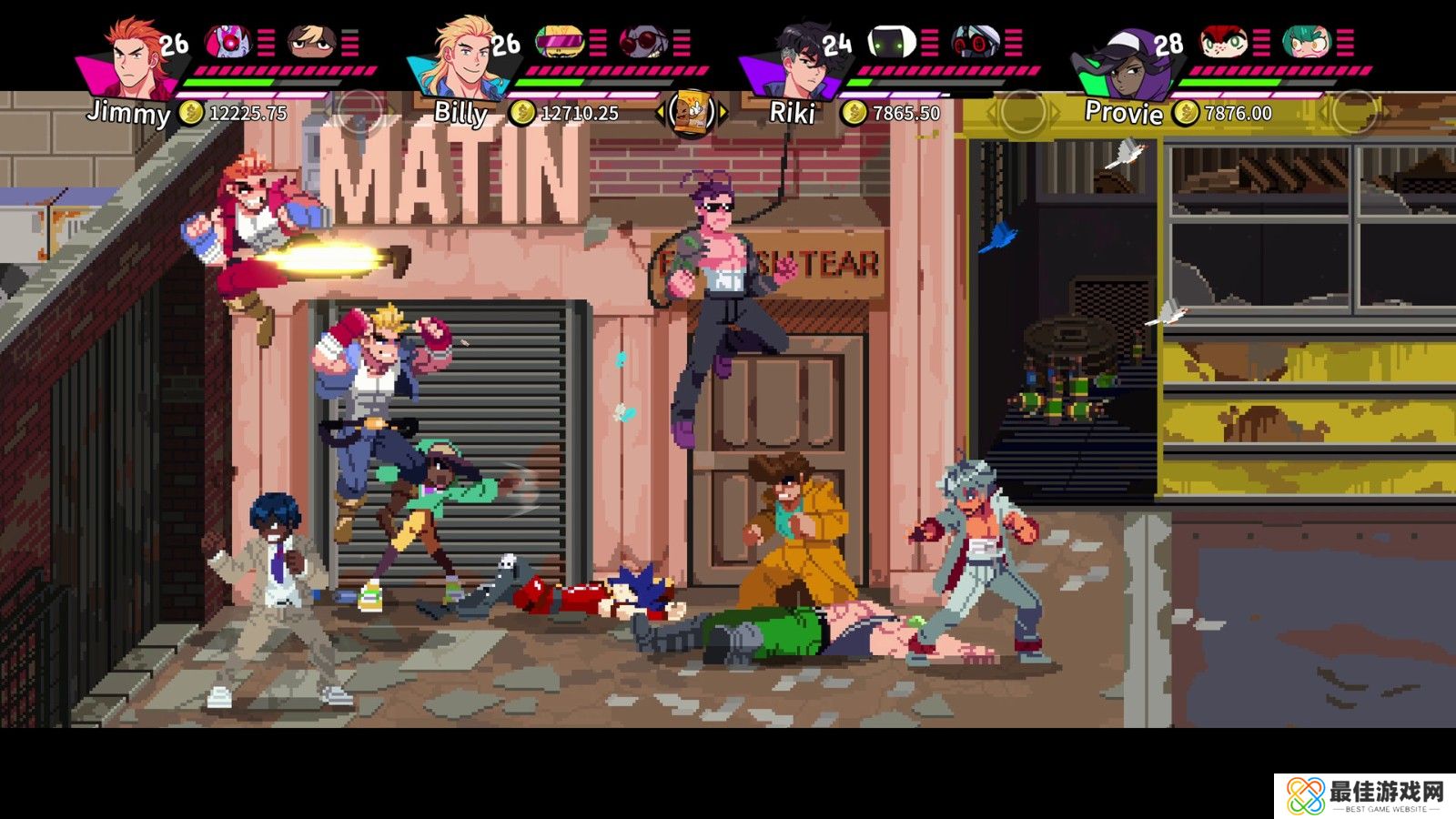Screen dimensions: 1456x819
Task: Click Provie's empty quick item slot
Action: 1352,113
